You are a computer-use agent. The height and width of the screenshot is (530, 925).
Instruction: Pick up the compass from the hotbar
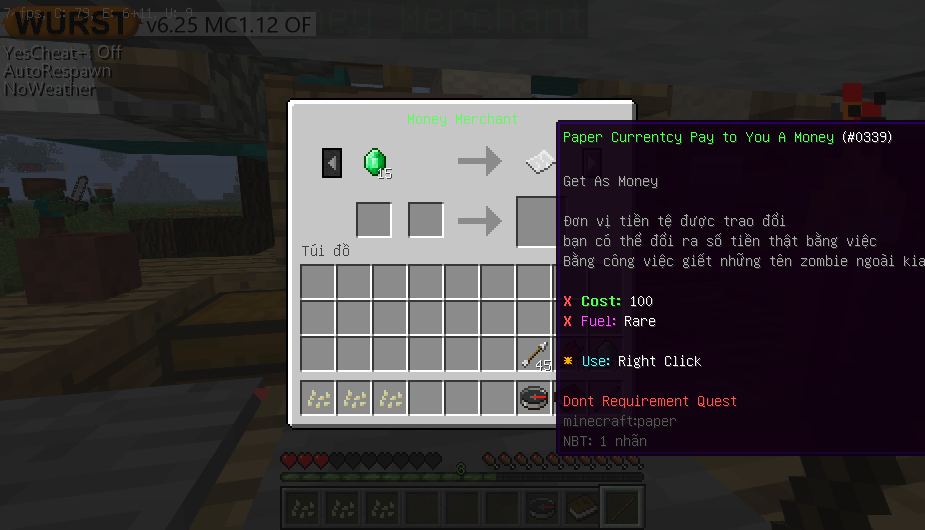535,399
